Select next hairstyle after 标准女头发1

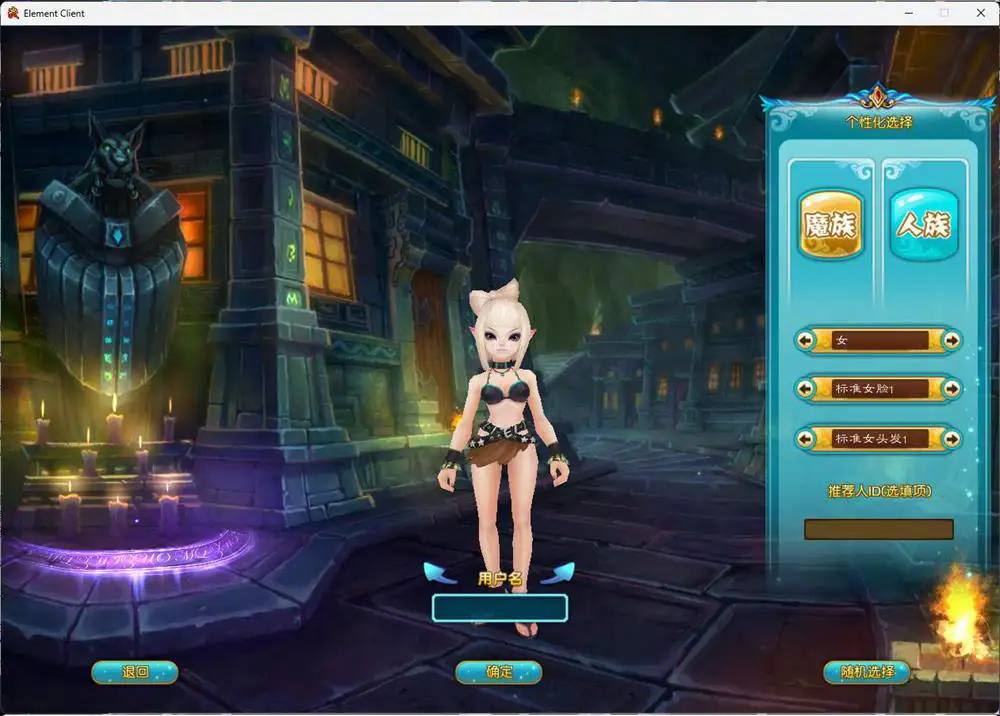(x=952, y=438)
